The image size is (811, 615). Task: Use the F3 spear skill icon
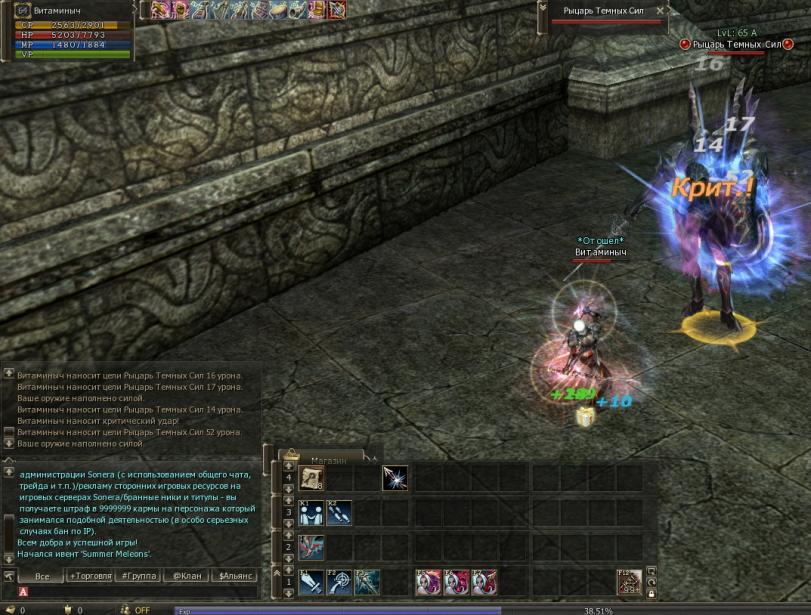[x=367, y=581]
